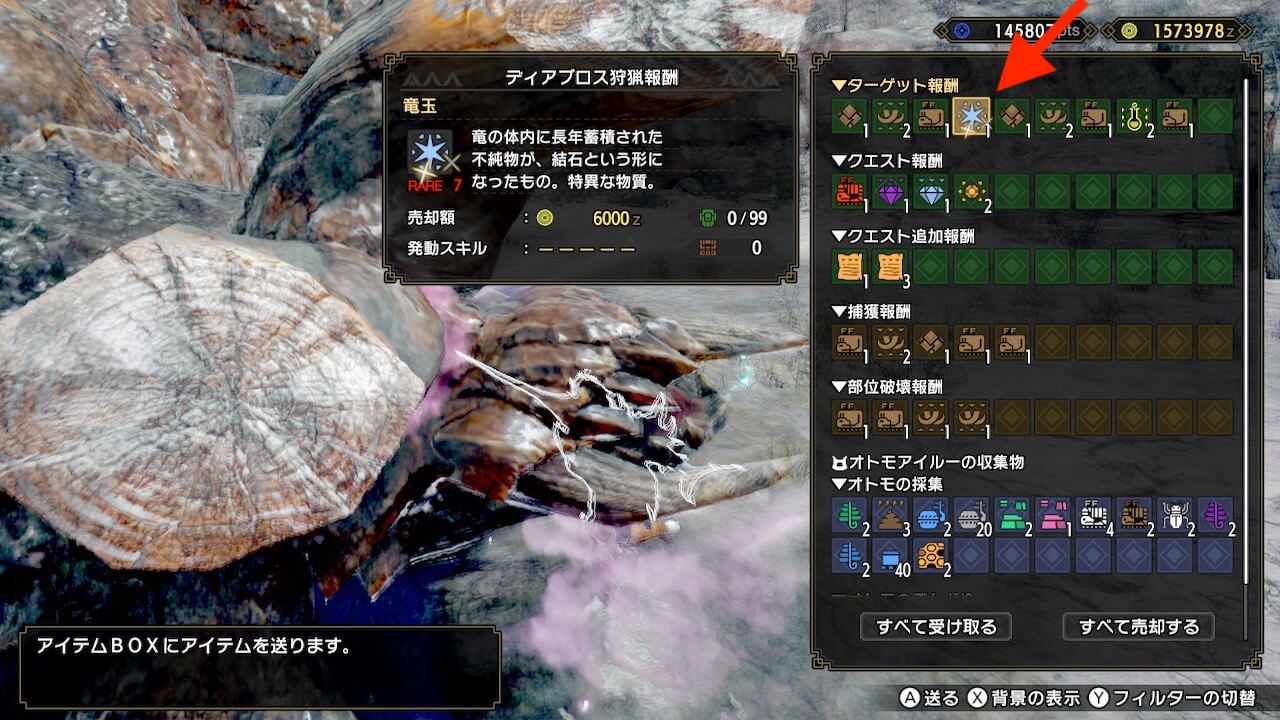Collapse the クエスト報酬 section header
The image size is (1280, 720).
point(887,160)
